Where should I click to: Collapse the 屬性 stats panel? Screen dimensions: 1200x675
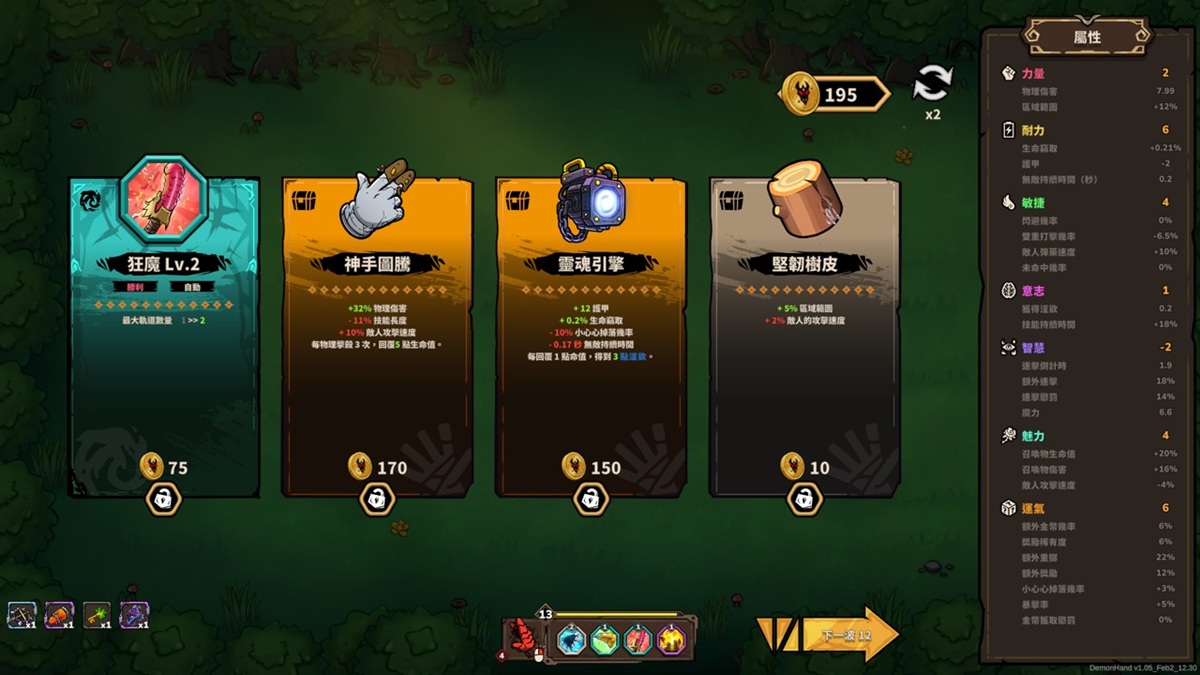click(x=1087, y=37)
